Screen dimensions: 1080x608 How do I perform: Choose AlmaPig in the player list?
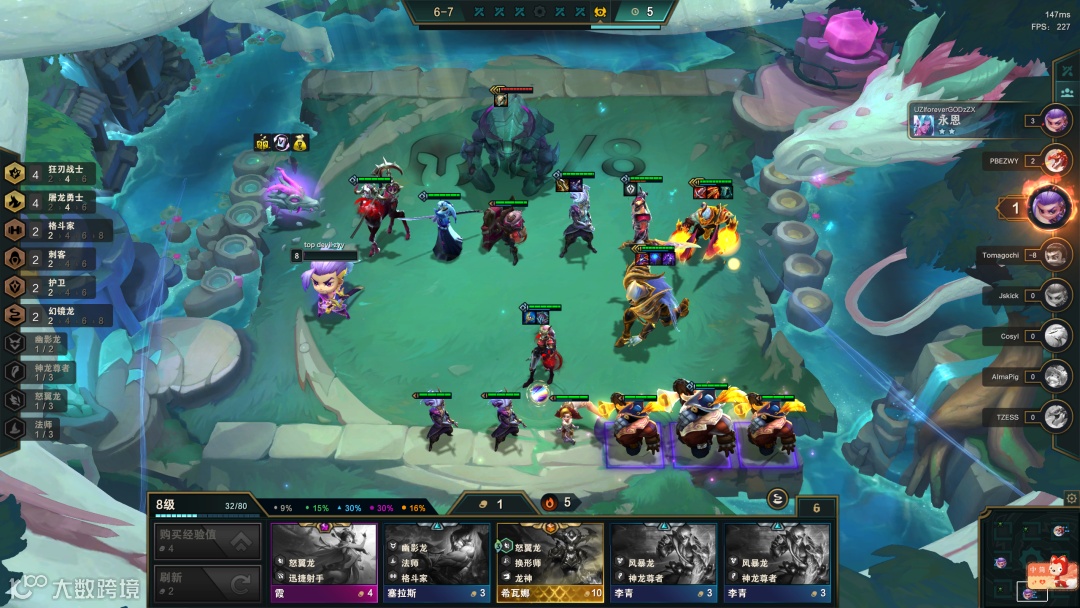click(x=1056, y=376)
